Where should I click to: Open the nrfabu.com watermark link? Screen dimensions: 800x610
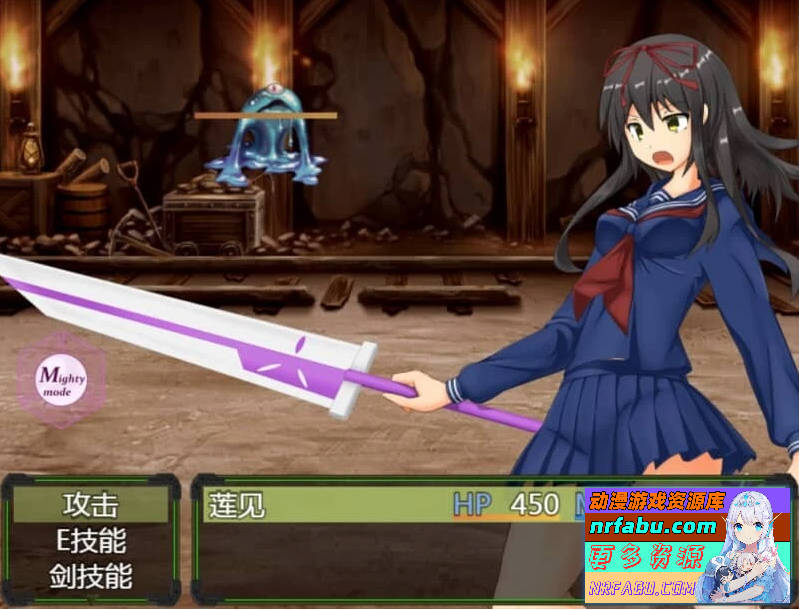[x=653, y=527]
